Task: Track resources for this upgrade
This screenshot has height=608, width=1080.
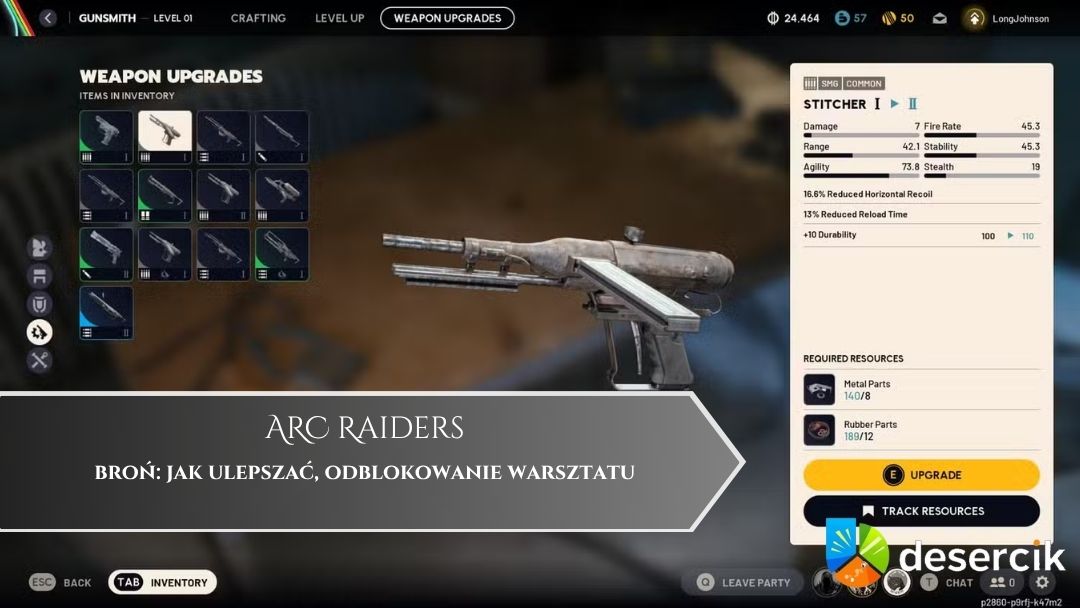Action: tap(921, 511)
